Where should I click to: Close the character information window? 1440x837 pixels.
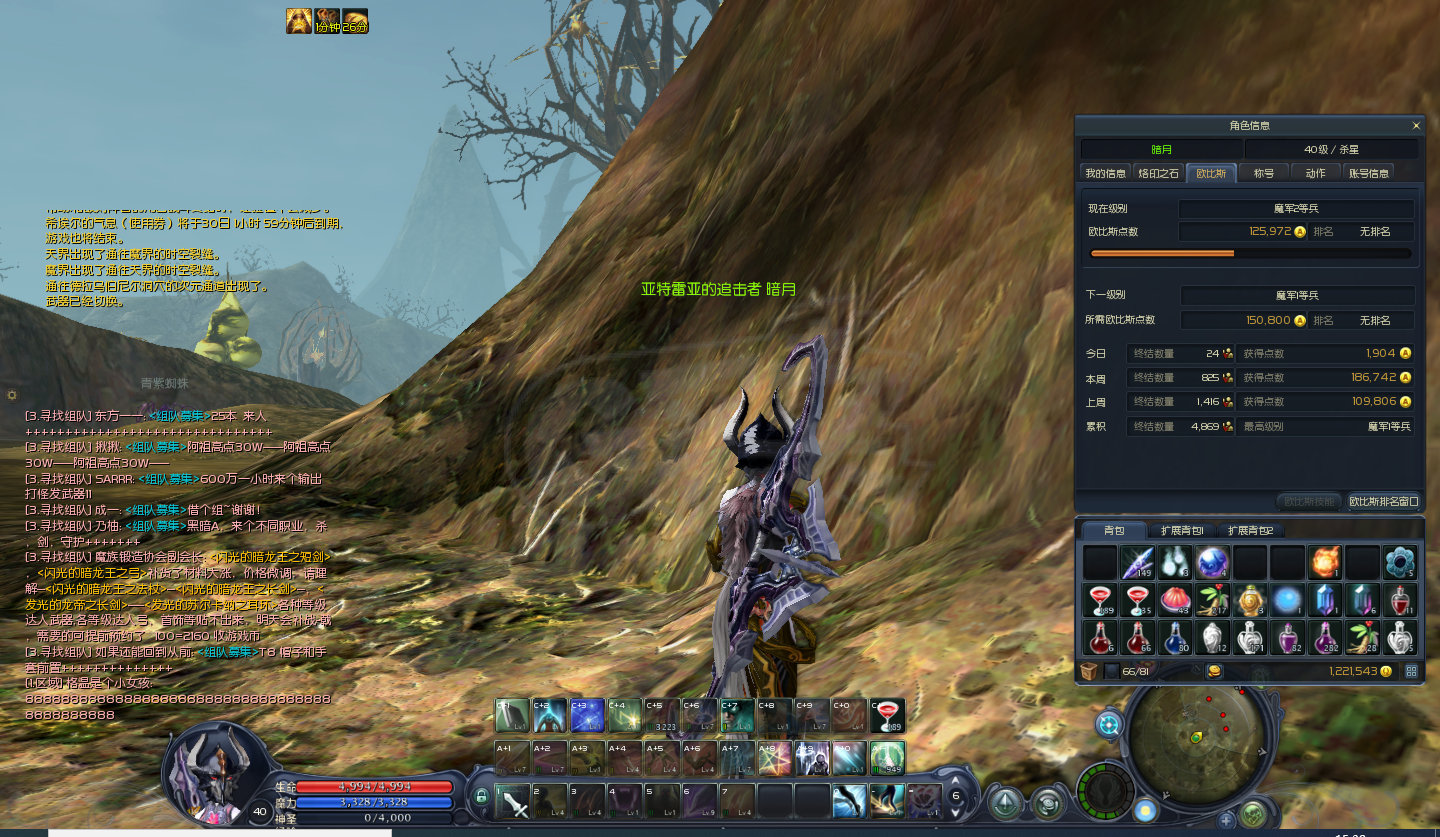pos(1415,126)
